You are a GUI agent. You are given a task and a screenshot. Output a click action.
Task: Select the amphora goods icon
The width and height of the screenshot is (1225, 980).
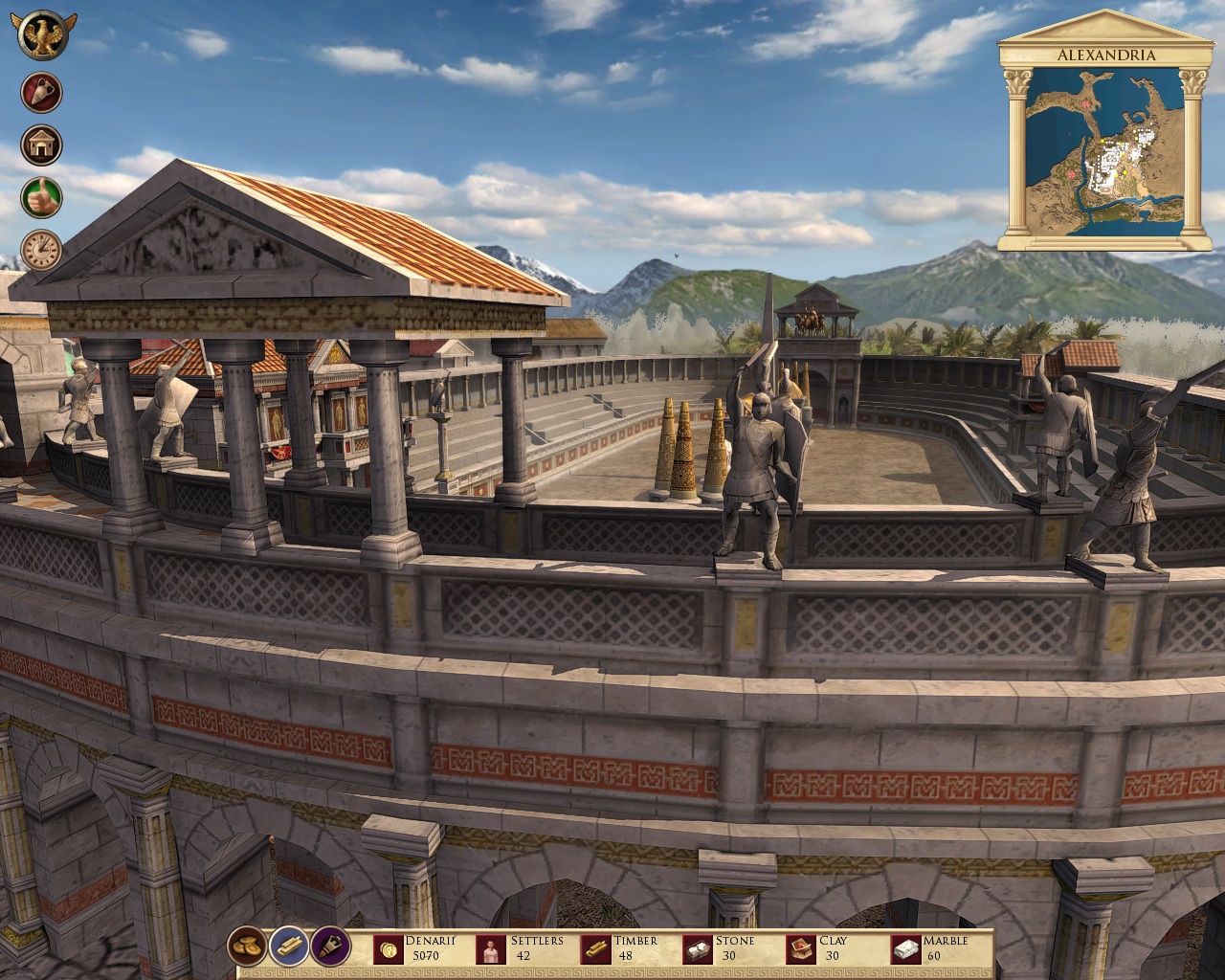coord(40,93)
